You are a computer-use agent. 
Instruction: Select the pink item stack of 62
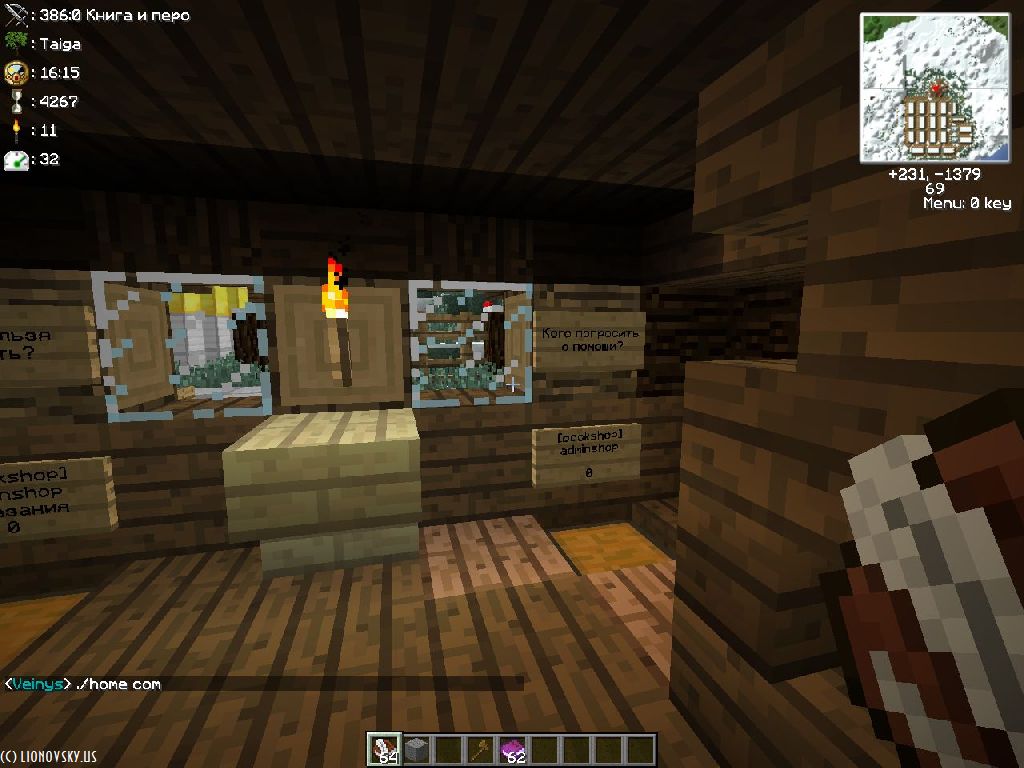coord(513,749)
